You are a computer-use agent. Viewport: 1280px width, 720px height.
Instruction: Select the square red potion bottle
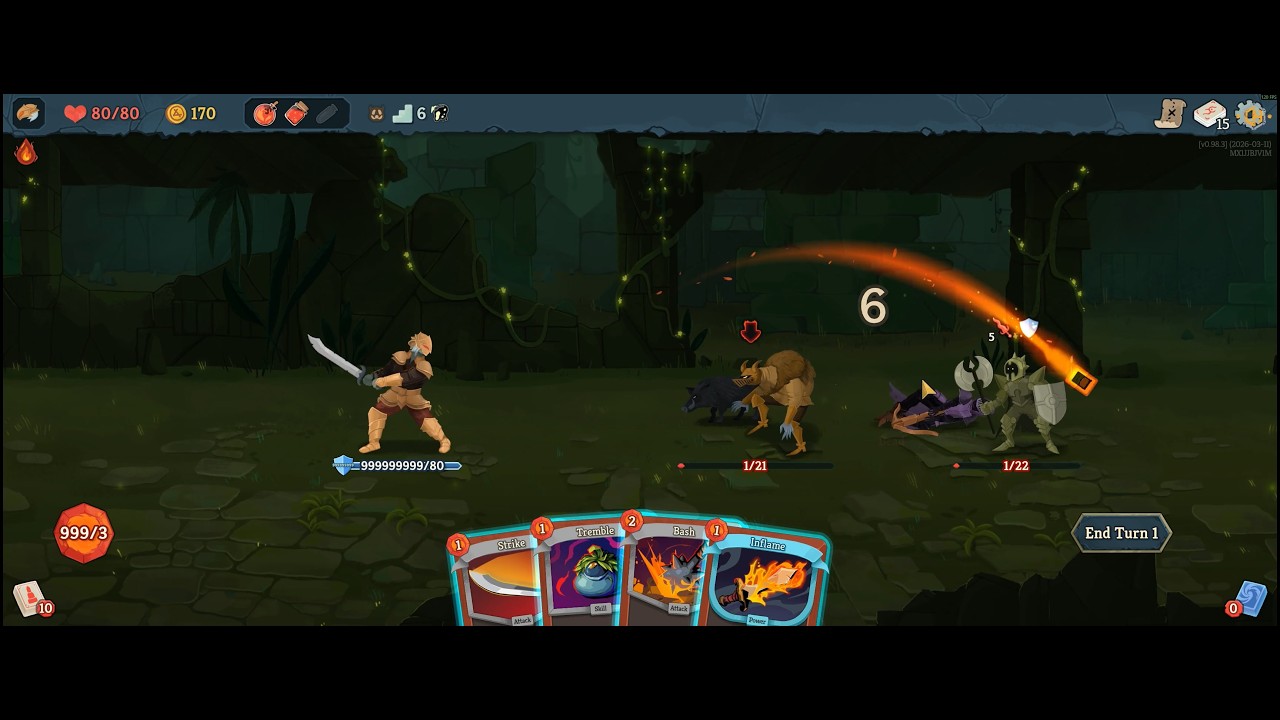point(296,114)
